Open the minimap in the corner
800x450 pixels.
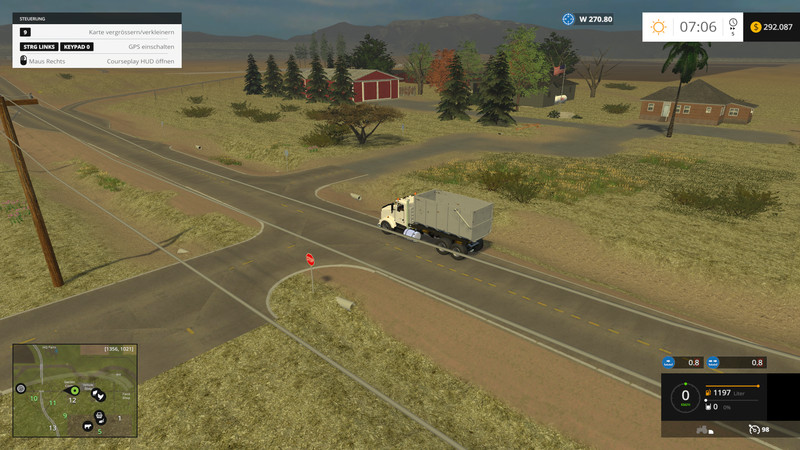click(75, 391)
